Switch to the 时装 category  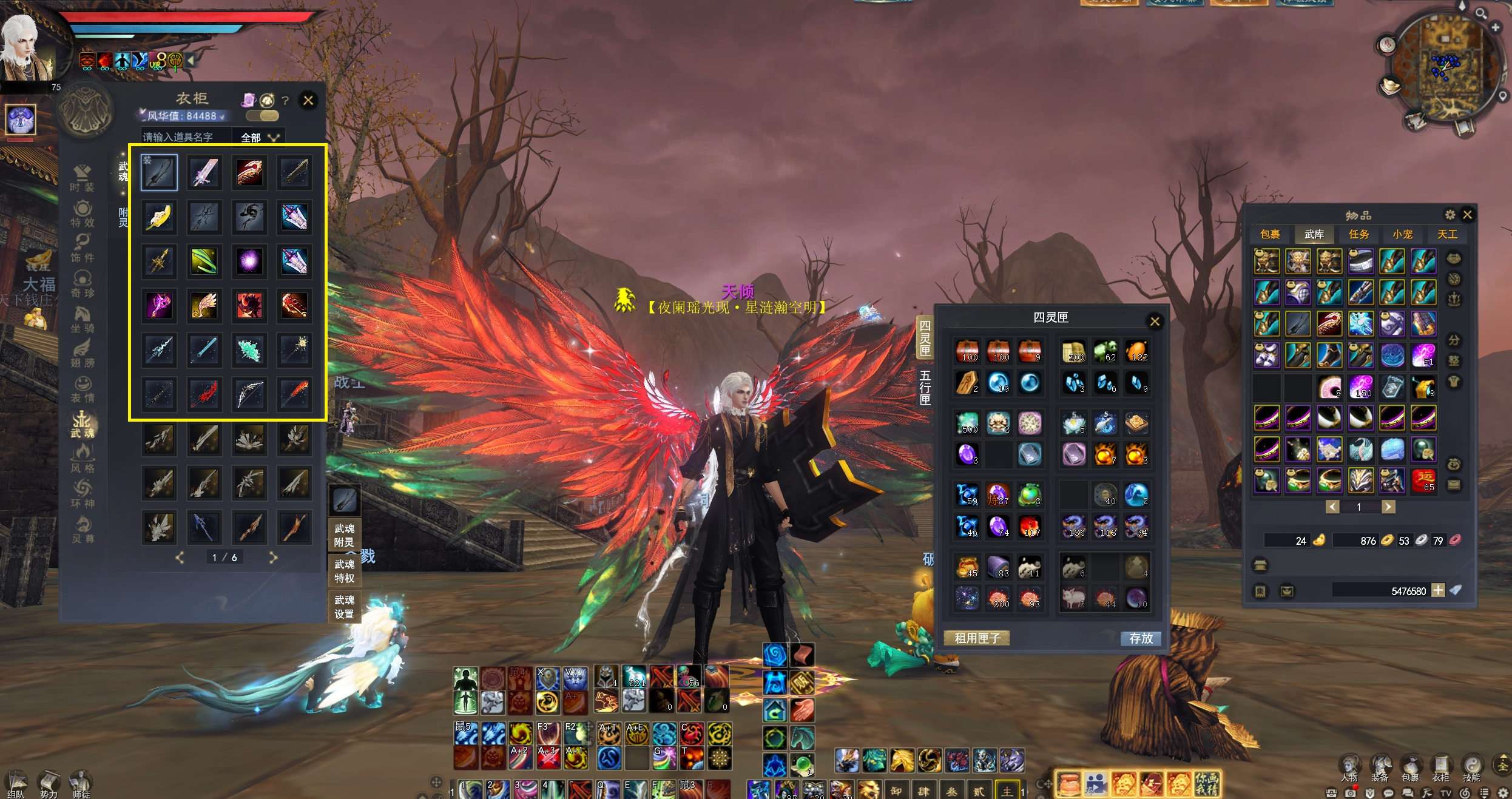point(82,178)
